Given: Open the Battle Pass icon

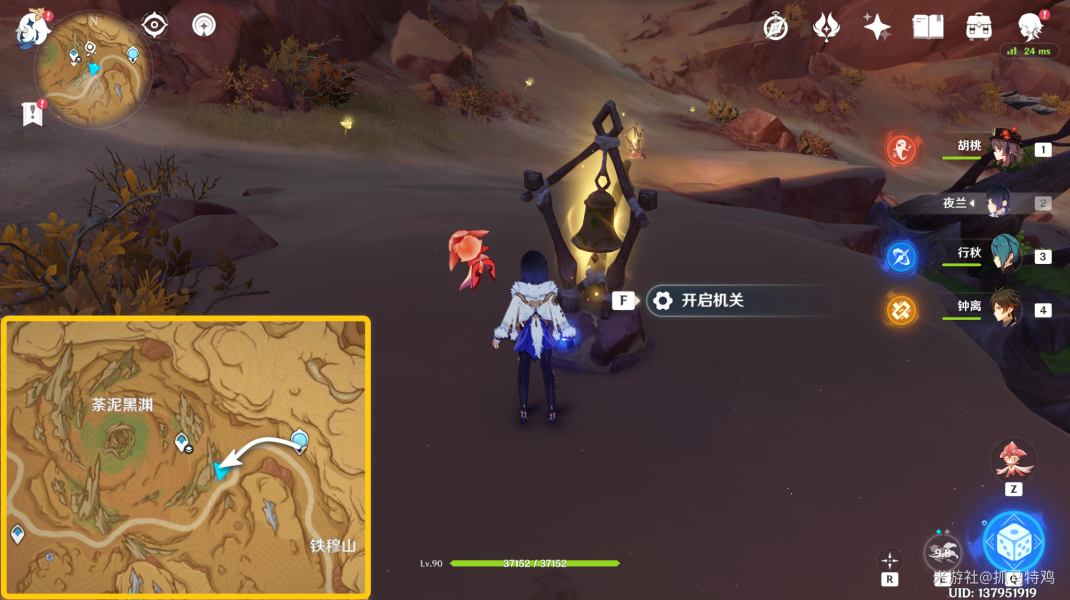Looking at the screenshot, I should pos(978,27).
